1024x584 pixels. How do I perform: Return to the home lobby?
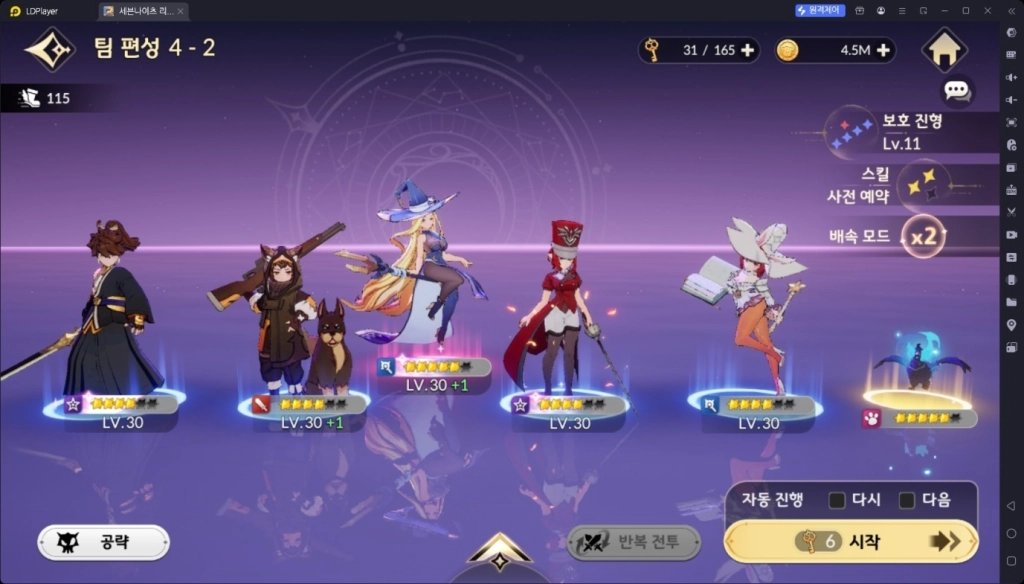[x=944, y=50]
